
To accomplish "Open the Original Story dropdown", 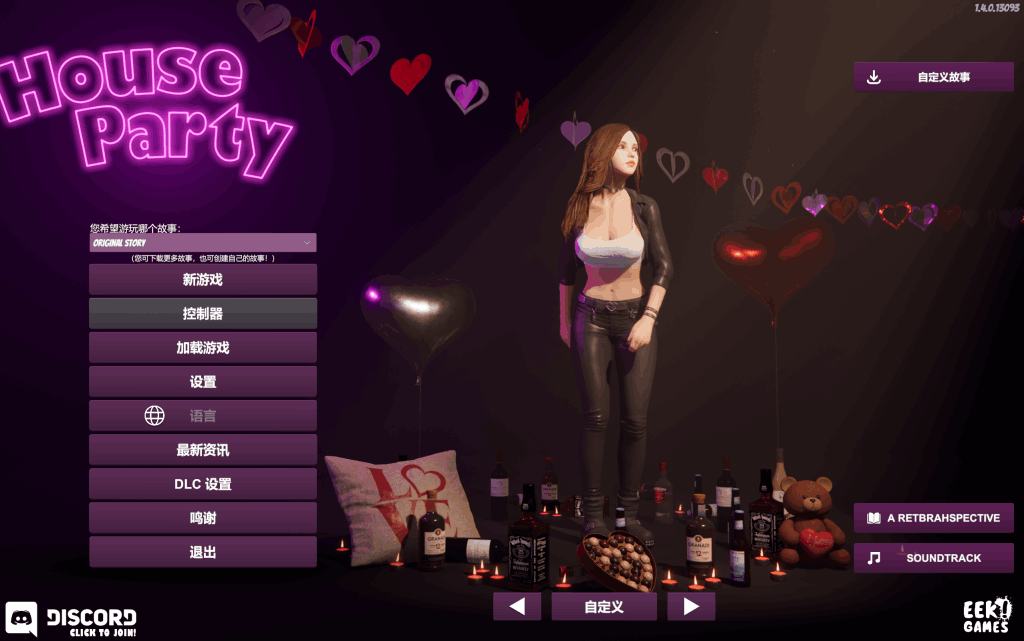I will pos(203,243).
